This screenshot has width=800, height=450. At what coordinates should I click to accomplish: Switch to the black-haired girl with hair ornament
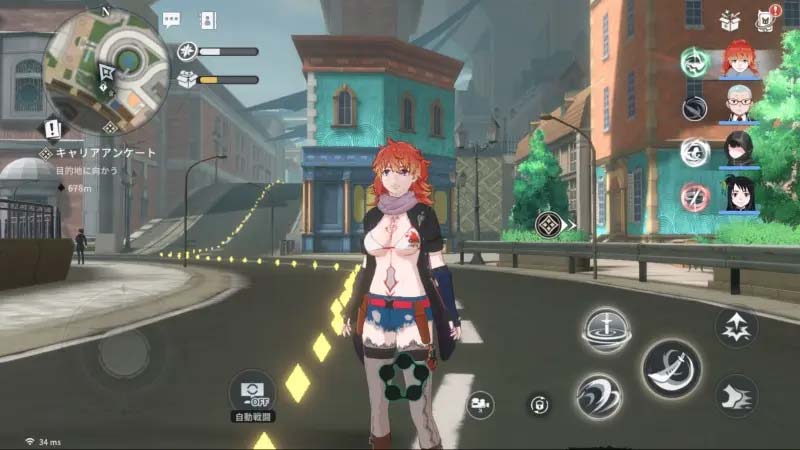(739, 194)
